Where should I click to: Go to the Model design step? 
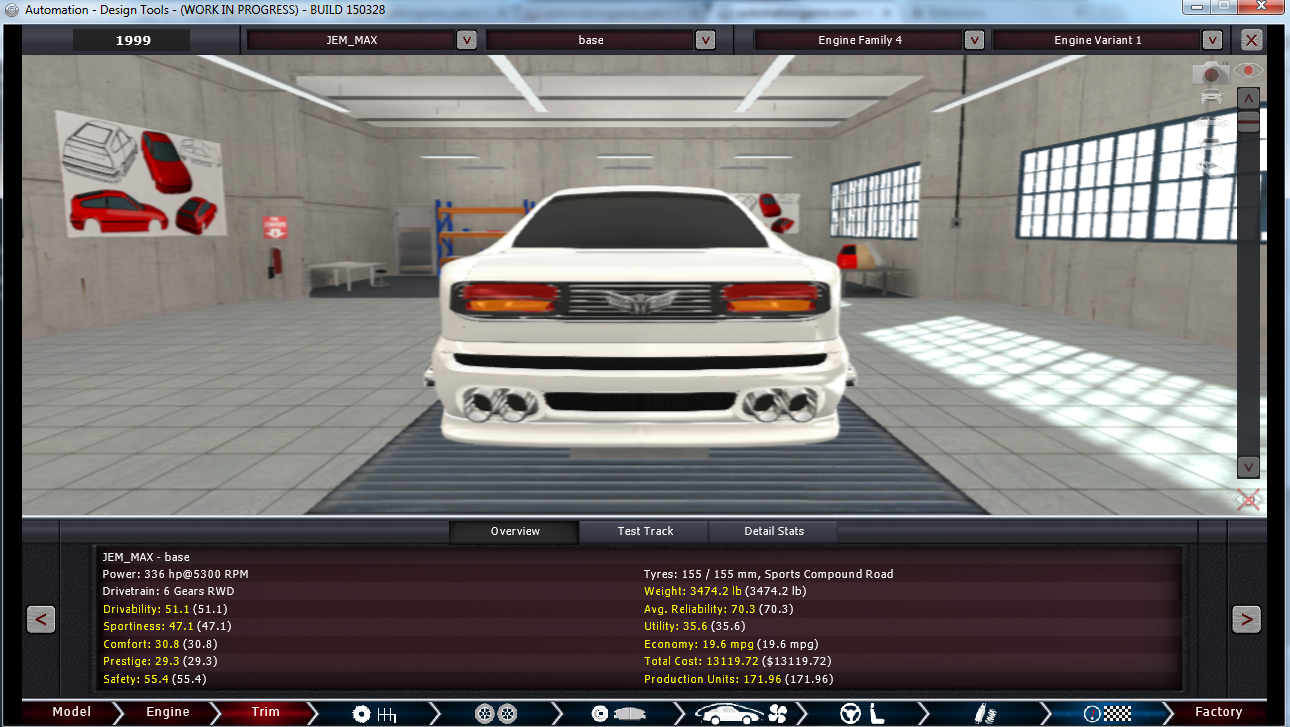coord(71,712)
